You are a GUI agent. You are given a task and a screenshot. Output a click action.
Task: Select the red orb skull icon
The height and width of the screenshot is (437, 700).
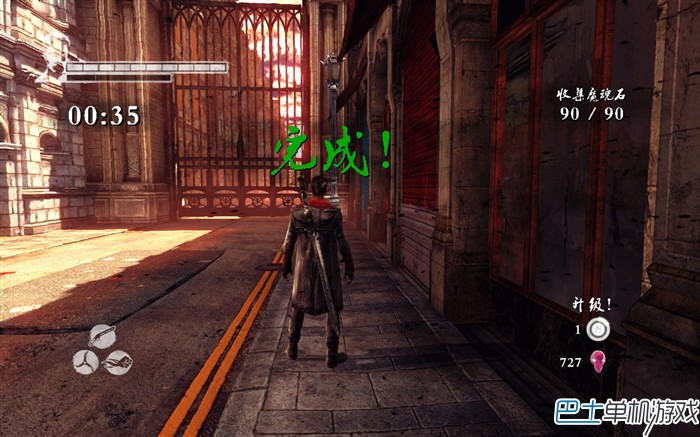(598, 362)
